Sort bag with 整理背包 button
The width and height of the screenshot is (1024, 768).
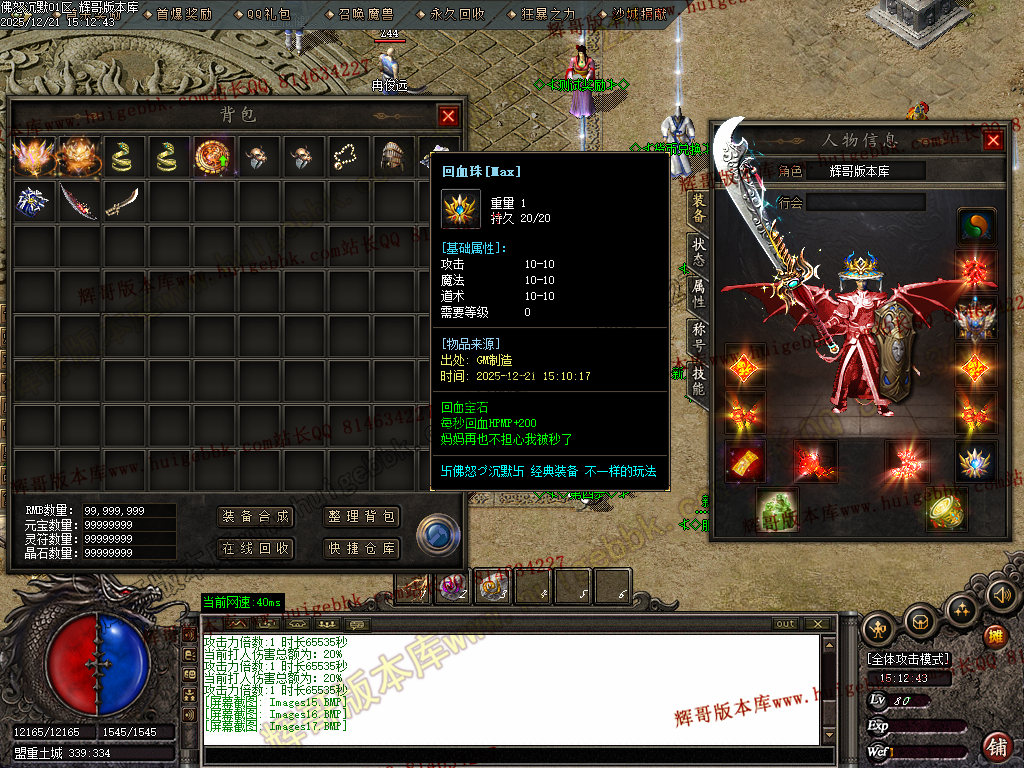click(362, 517)
